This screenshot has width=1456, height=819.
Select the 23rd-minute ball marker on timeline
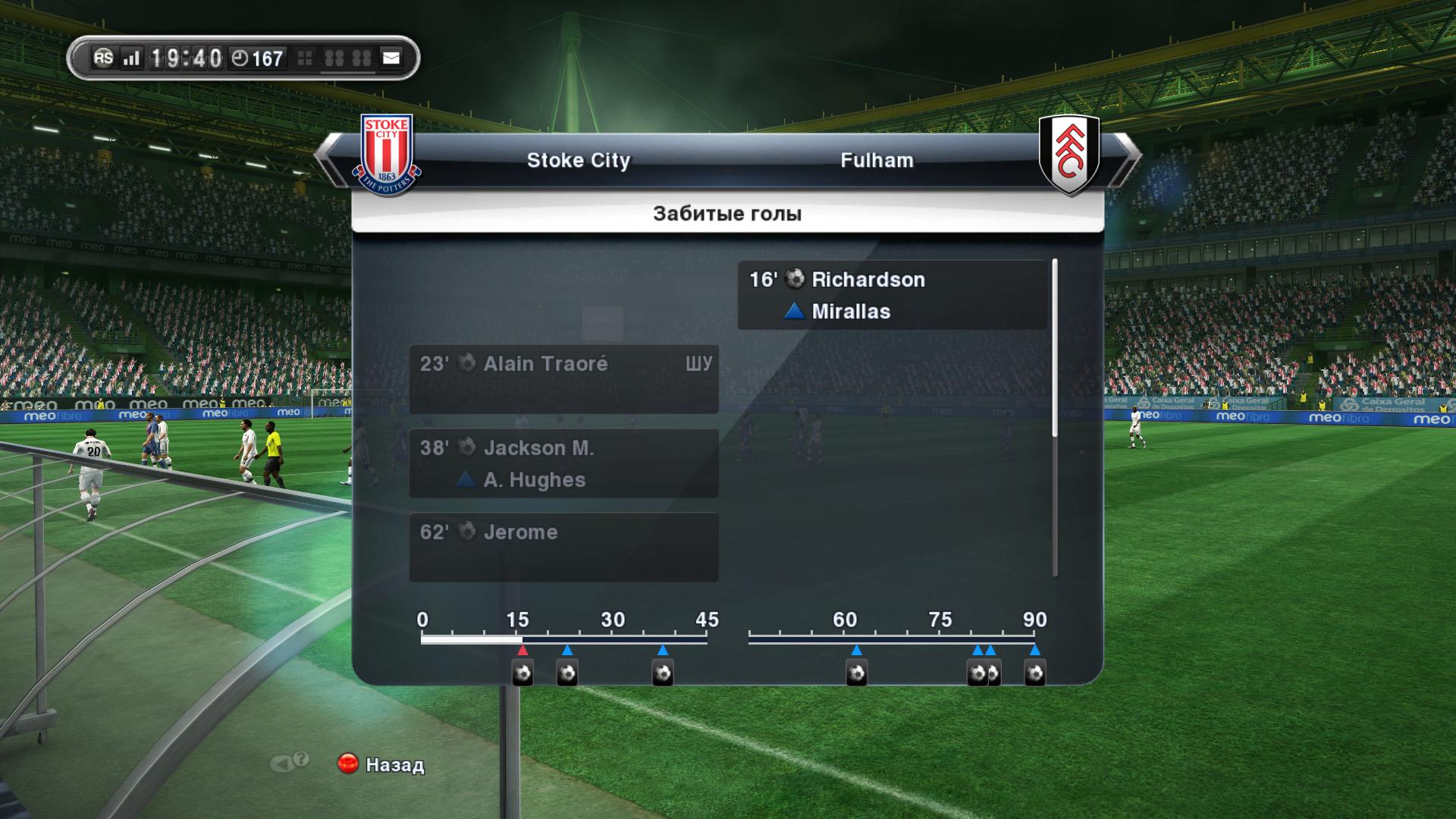(x=567, y=673)
